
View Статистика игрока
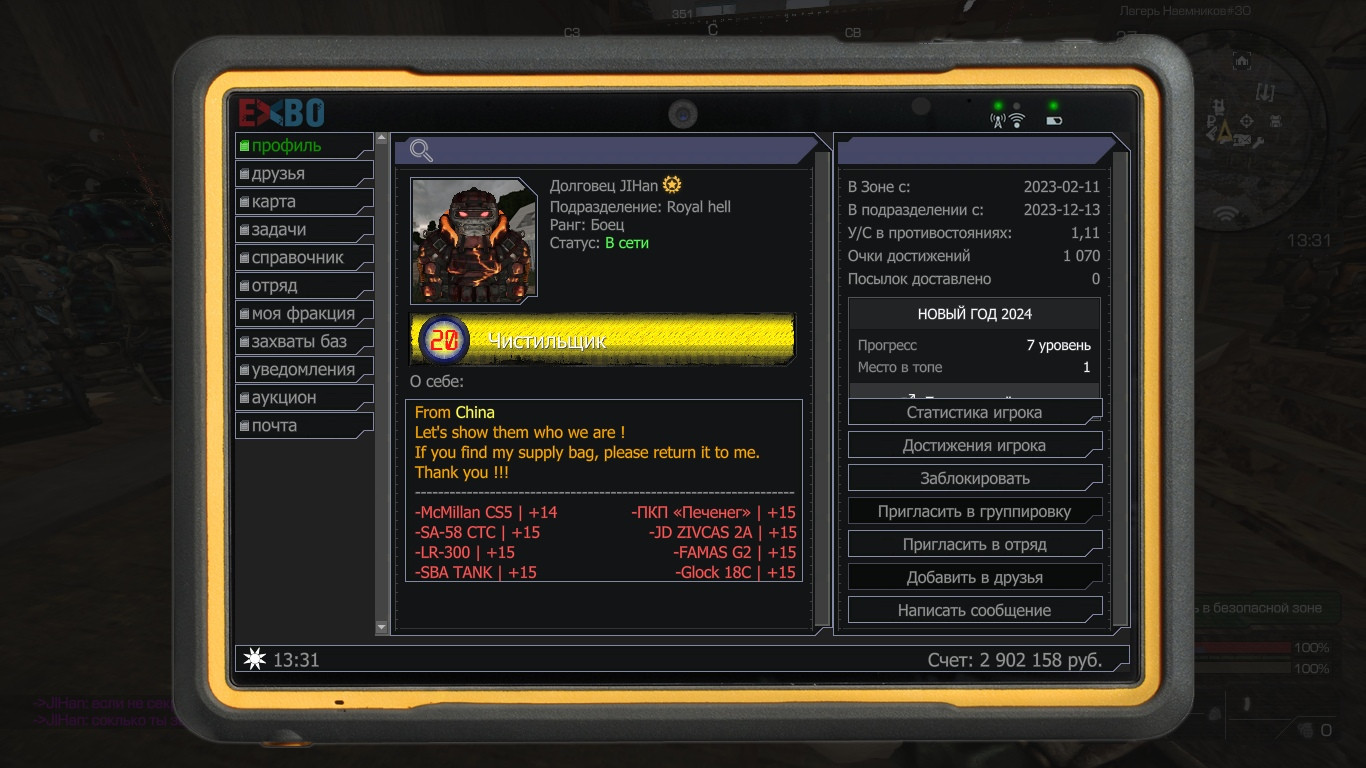[974, 412]
